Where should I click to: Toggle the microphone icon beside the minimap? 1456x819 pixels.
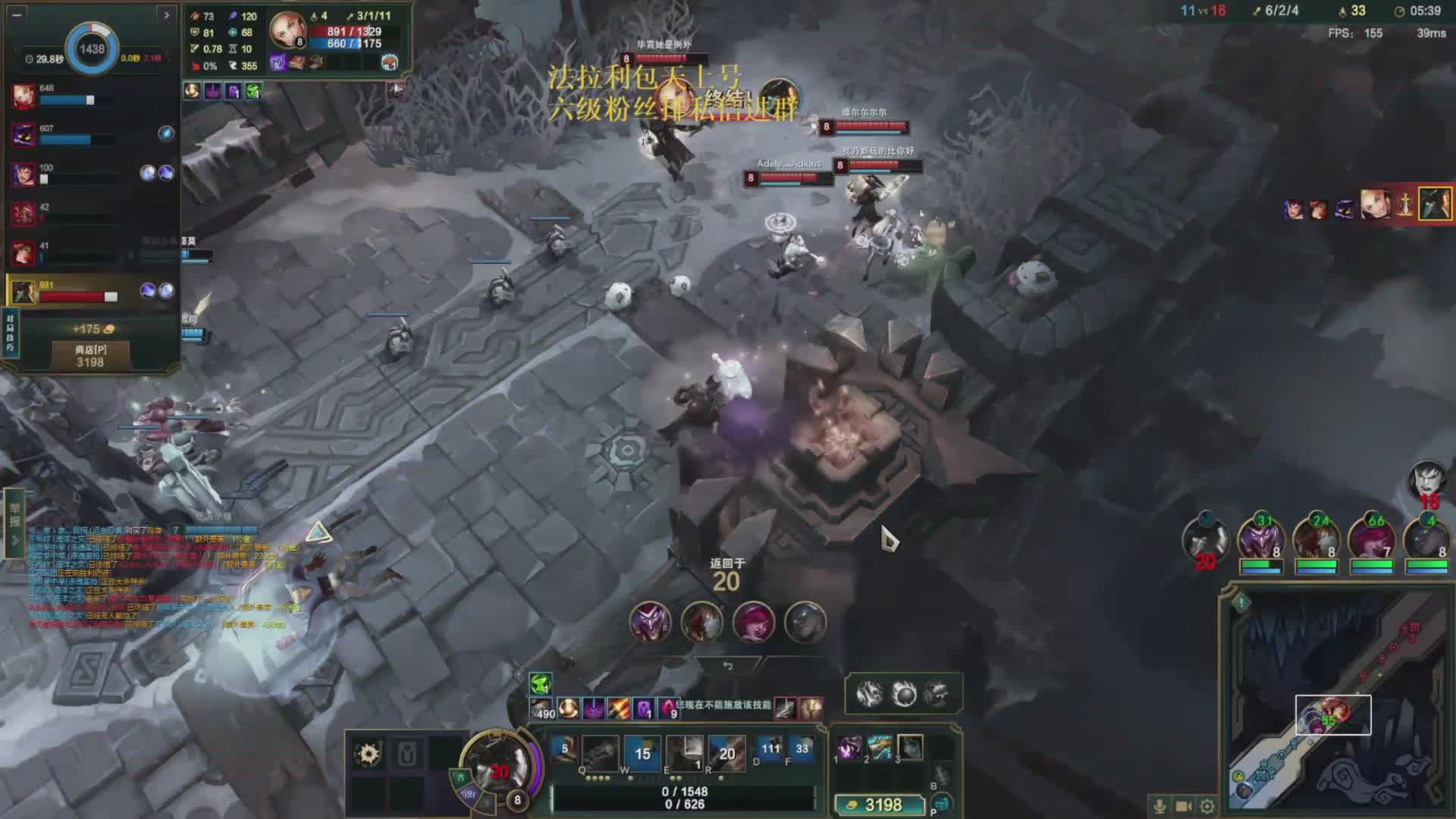pos(1159,806)
